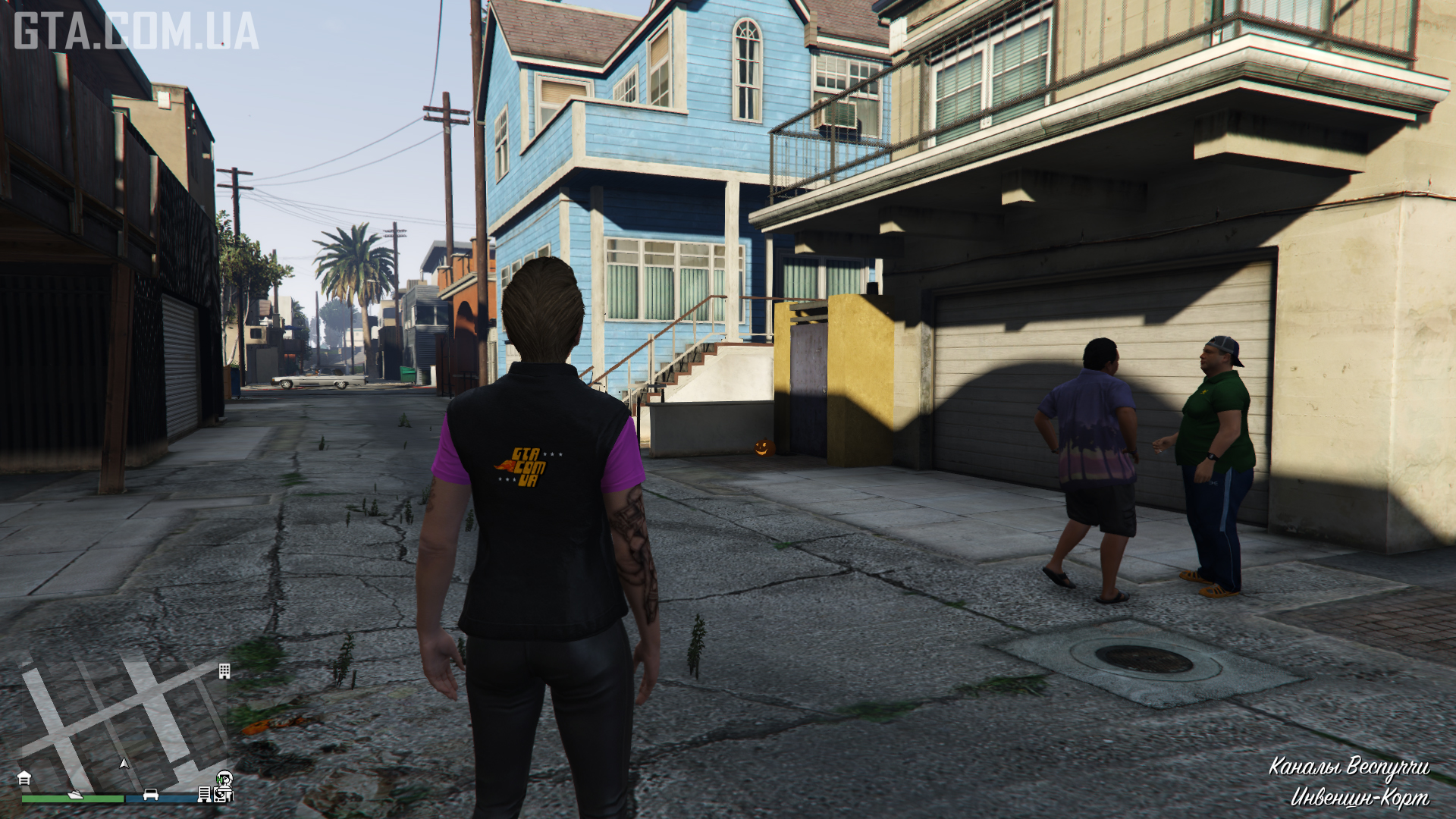1456x819 pixels.
Task: Select the yacht blip on the minimap
Action: [x=76, y=794]
